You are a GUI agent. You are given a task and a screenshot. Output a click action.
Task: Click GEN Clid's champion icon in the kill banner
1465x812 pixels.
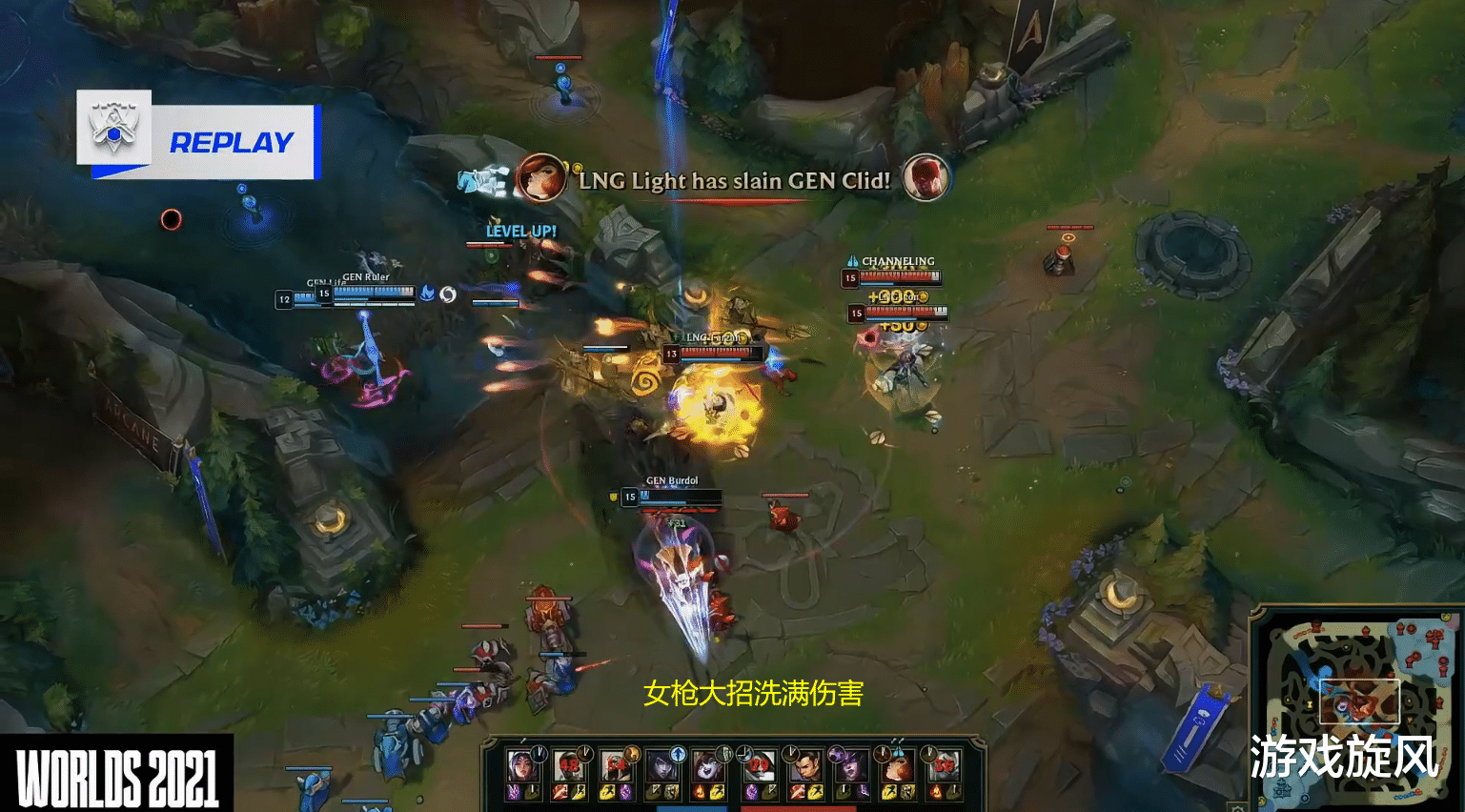point(926,179)
